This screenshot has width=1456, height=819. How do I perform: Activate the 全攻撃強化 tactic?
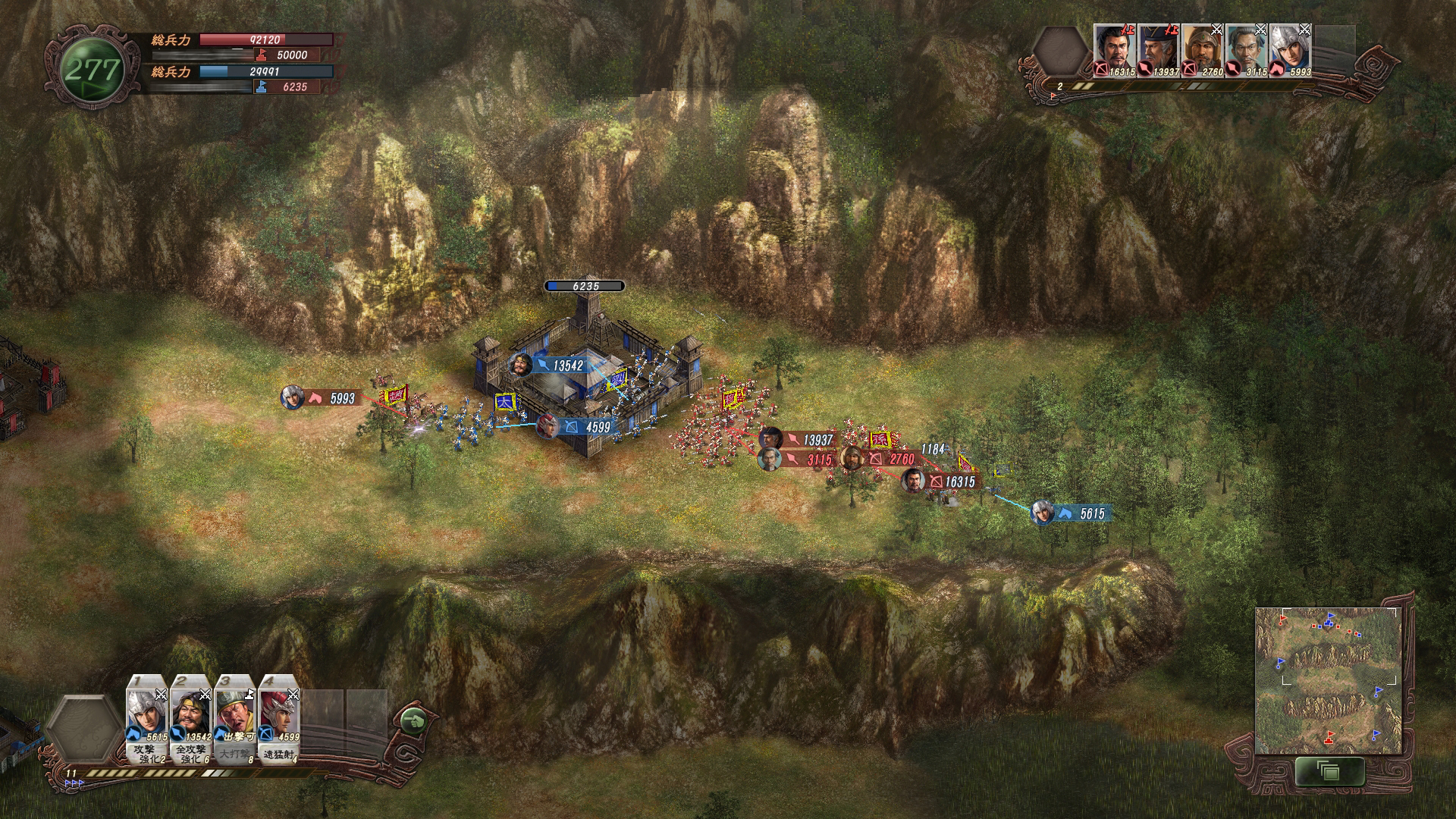(x=191, y=754)
